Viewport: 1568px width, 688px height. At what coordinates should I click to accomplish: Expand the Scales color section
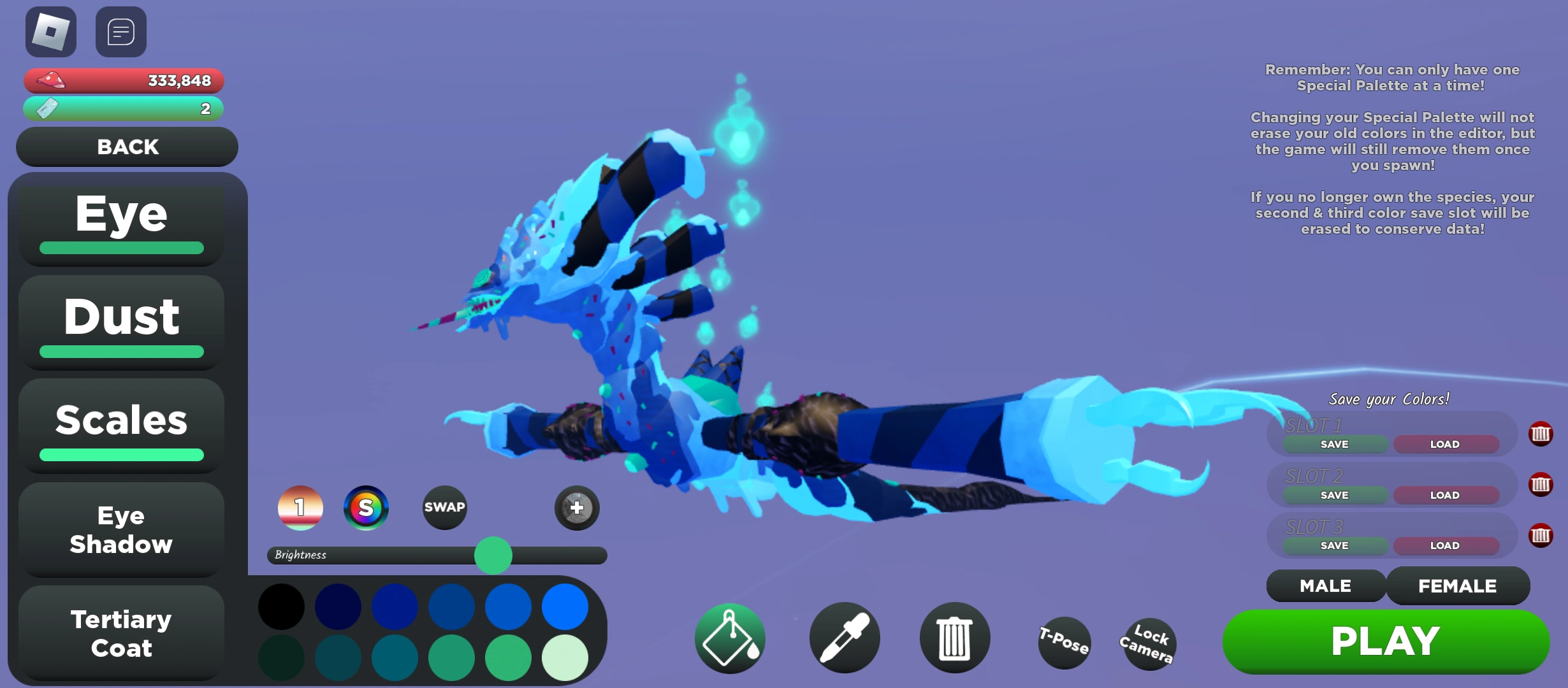[120, 419]
